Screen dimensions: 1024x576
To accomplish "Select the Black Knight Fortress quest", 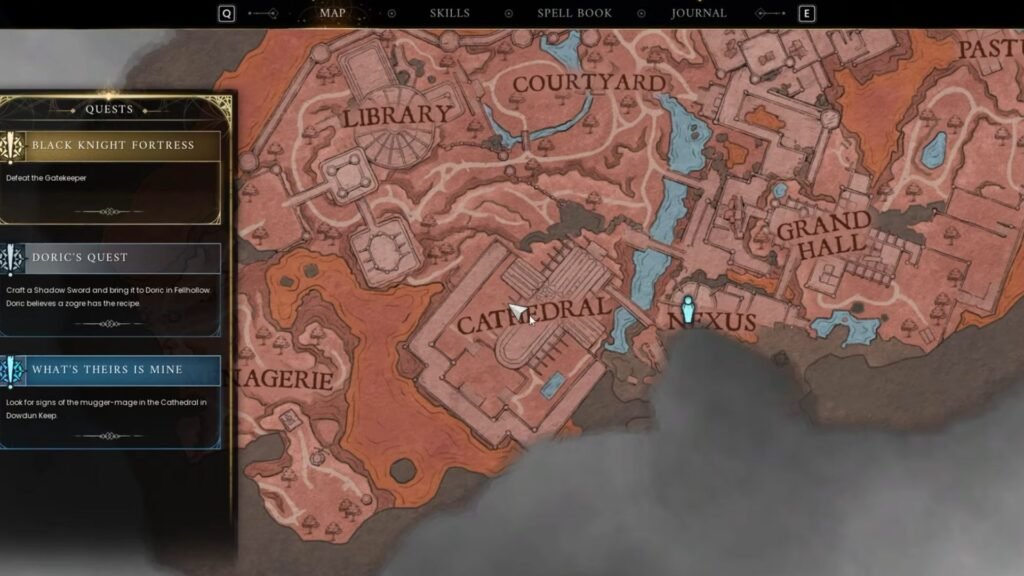I will (112, 146).
